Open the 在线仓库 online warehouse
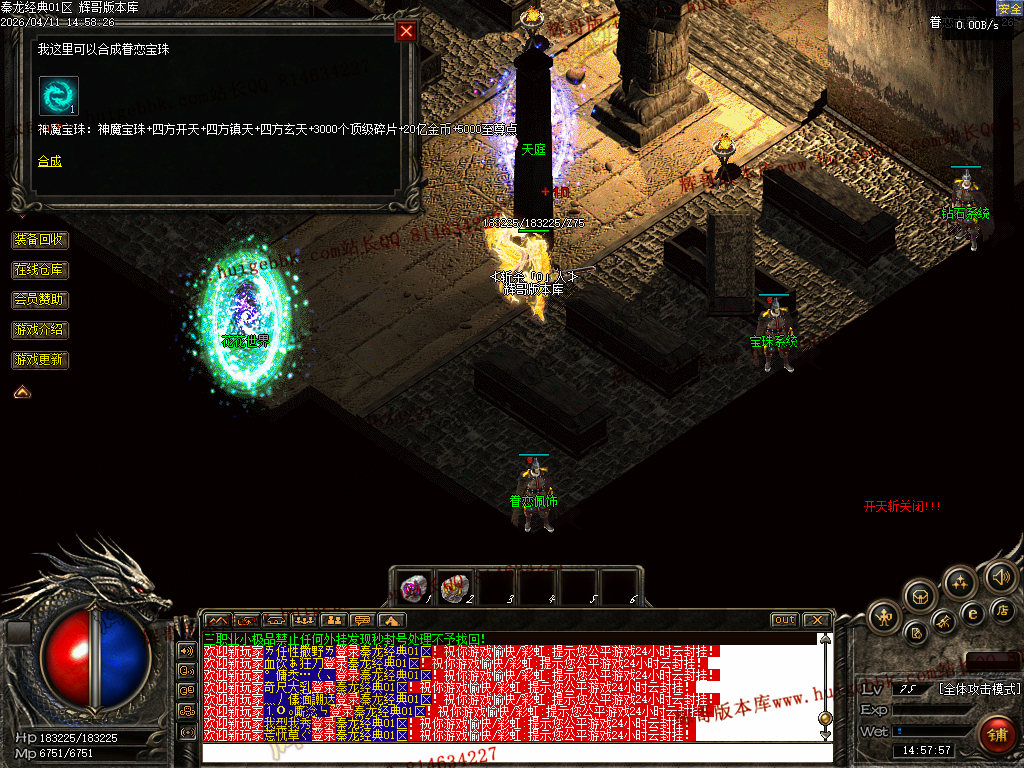The image size is (1024, 768). 40,270
